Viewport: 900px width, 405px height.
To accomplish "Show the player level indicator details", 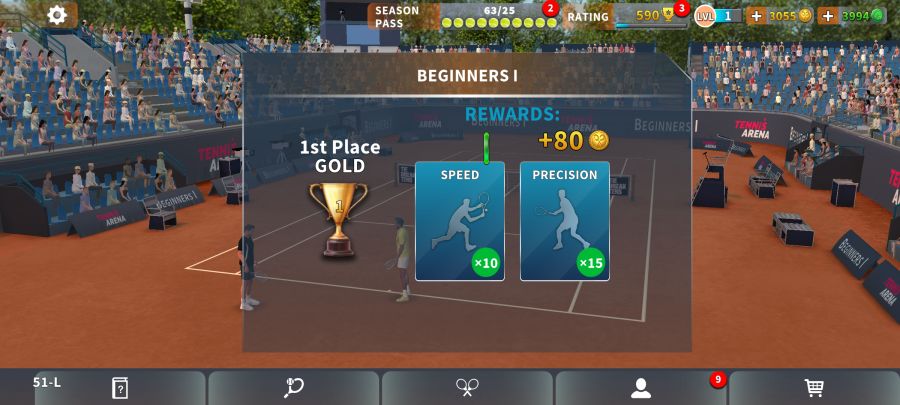I will (718, 16).
